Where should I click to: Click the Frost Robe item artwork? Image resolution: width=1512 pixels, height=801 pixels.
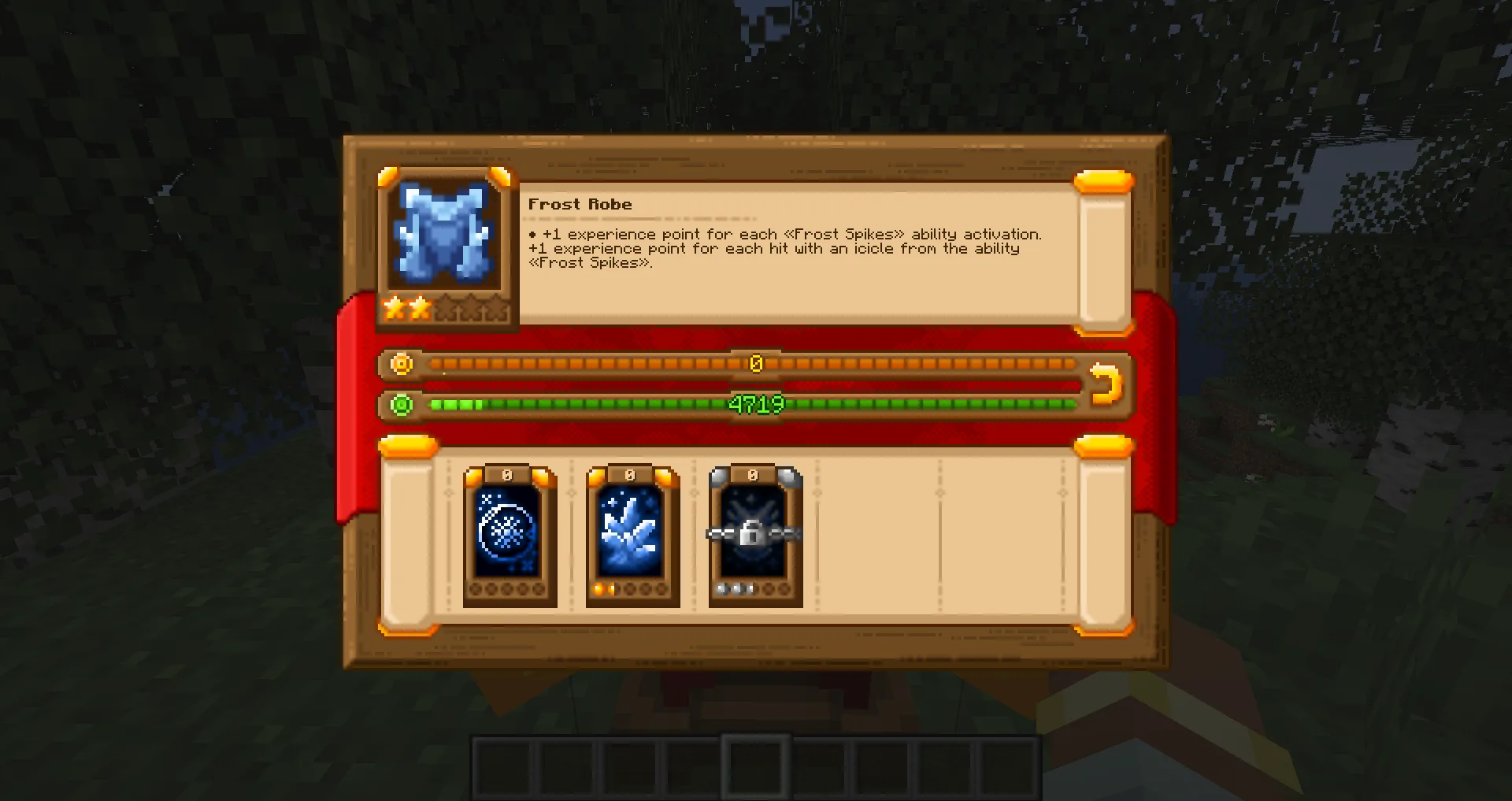[x=447, y=232]
